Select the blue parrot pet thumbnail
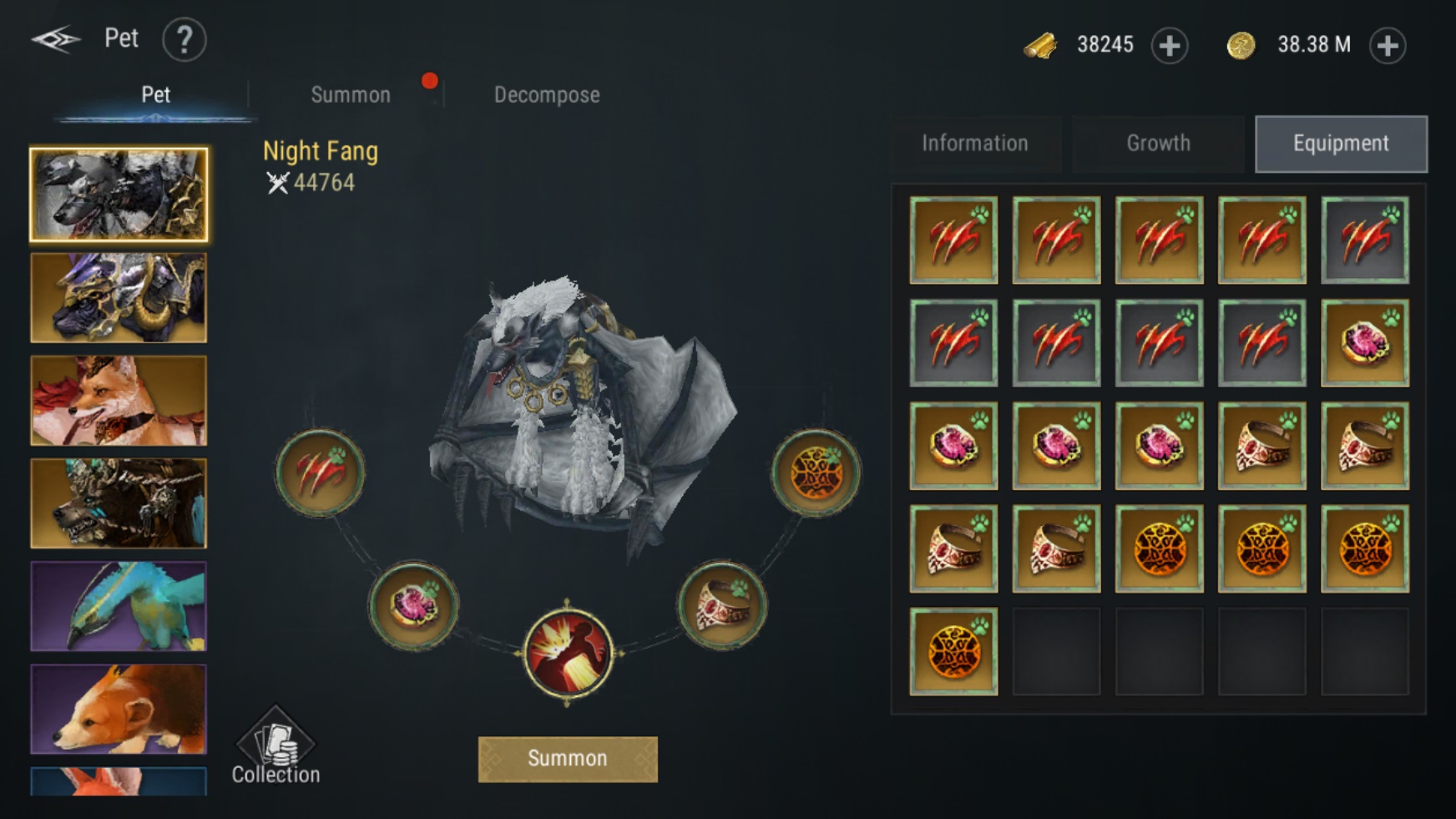 click(119, 606)
